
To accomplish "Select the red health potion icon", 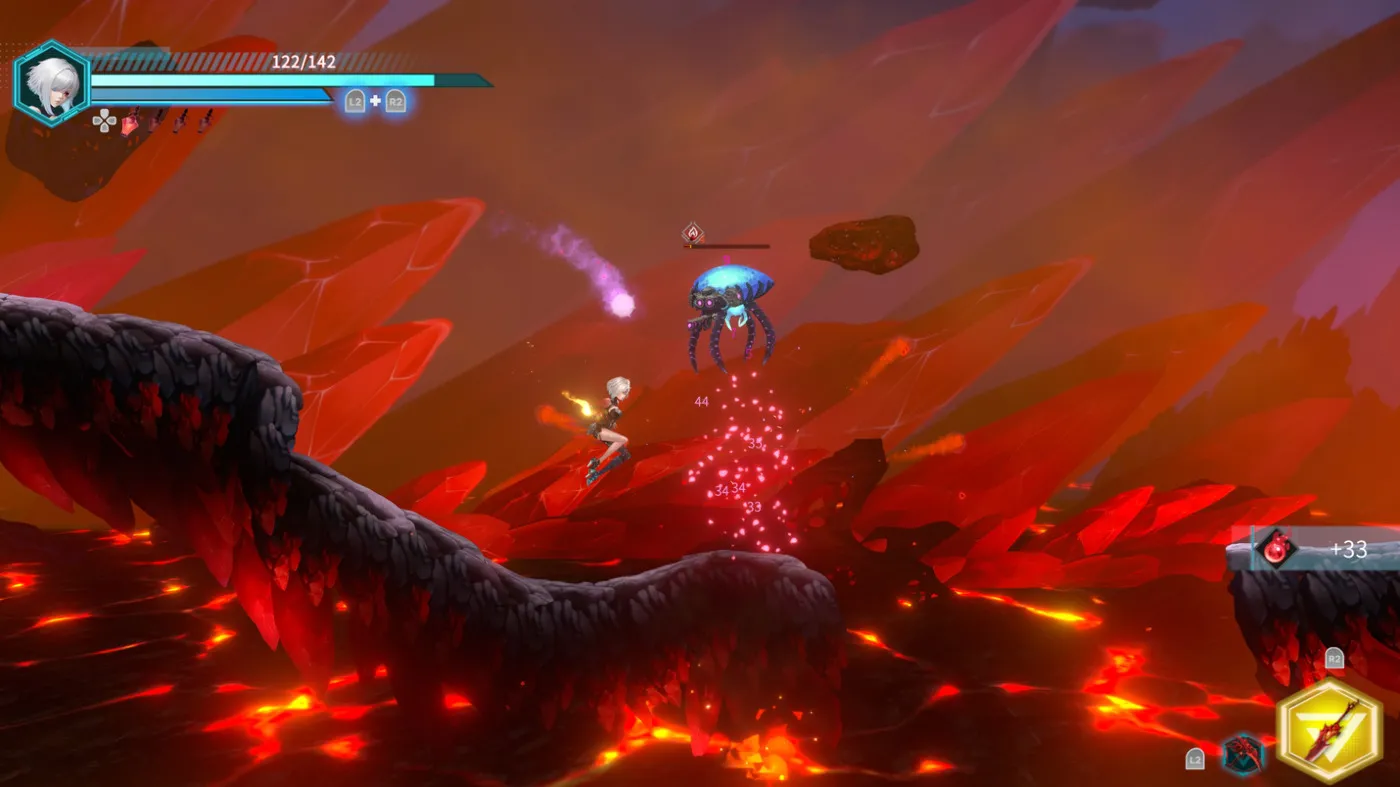I will pyautogui.click(x=130, y=122).
